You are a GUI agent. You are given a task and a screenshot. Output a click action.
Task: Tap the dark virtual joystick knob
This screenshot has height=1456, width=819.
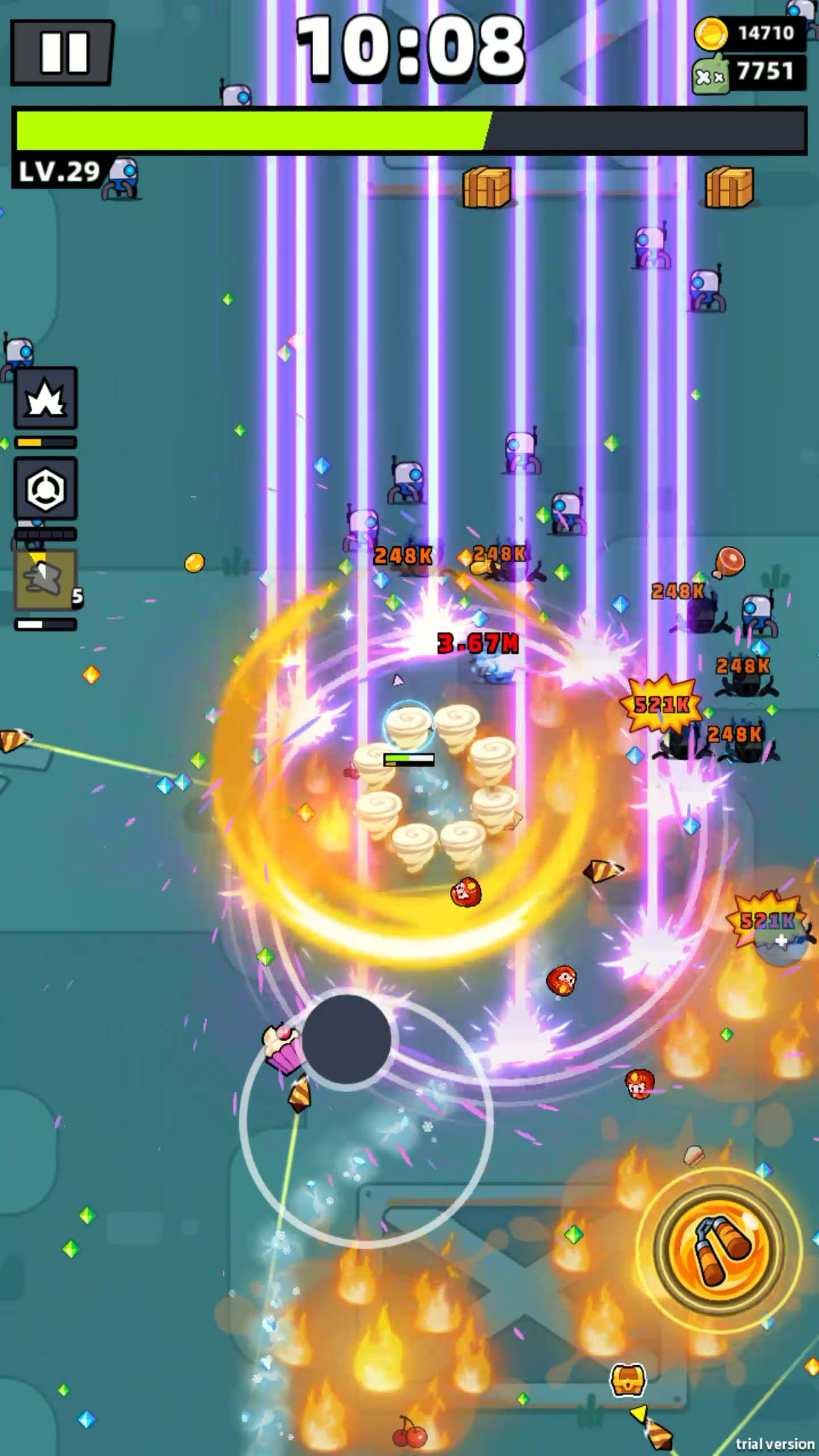(x=346, y=1040)
